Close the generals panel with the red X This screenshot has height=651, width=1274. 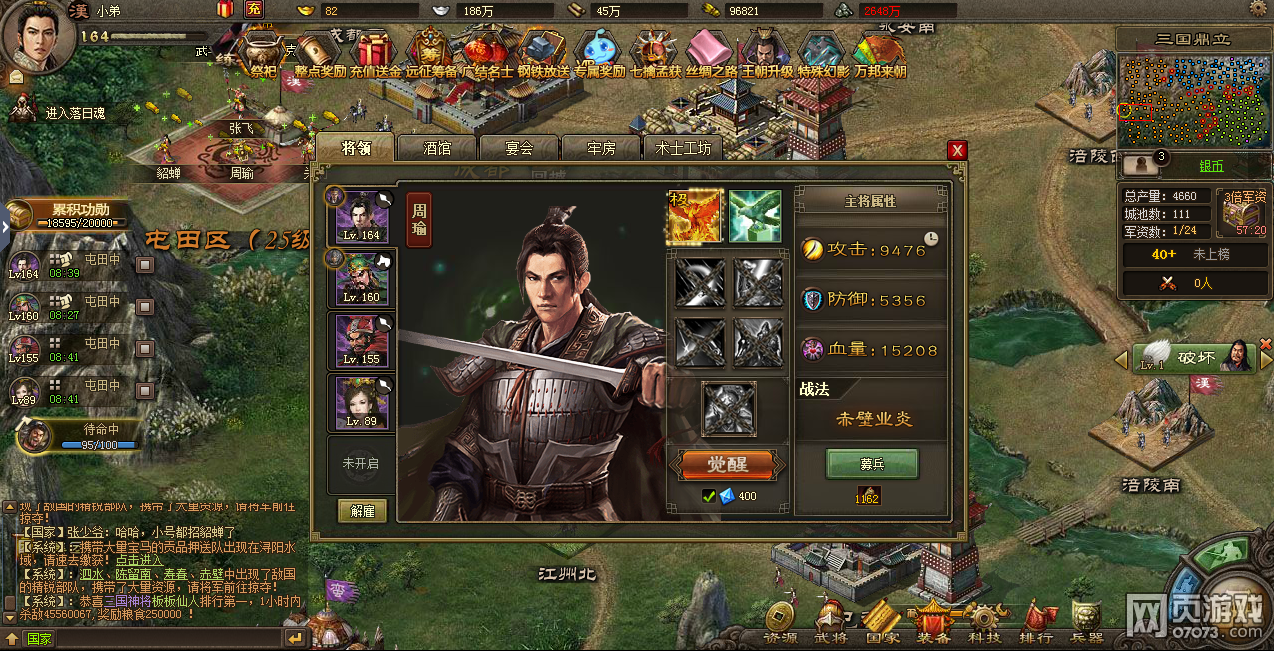coord(957,150)
